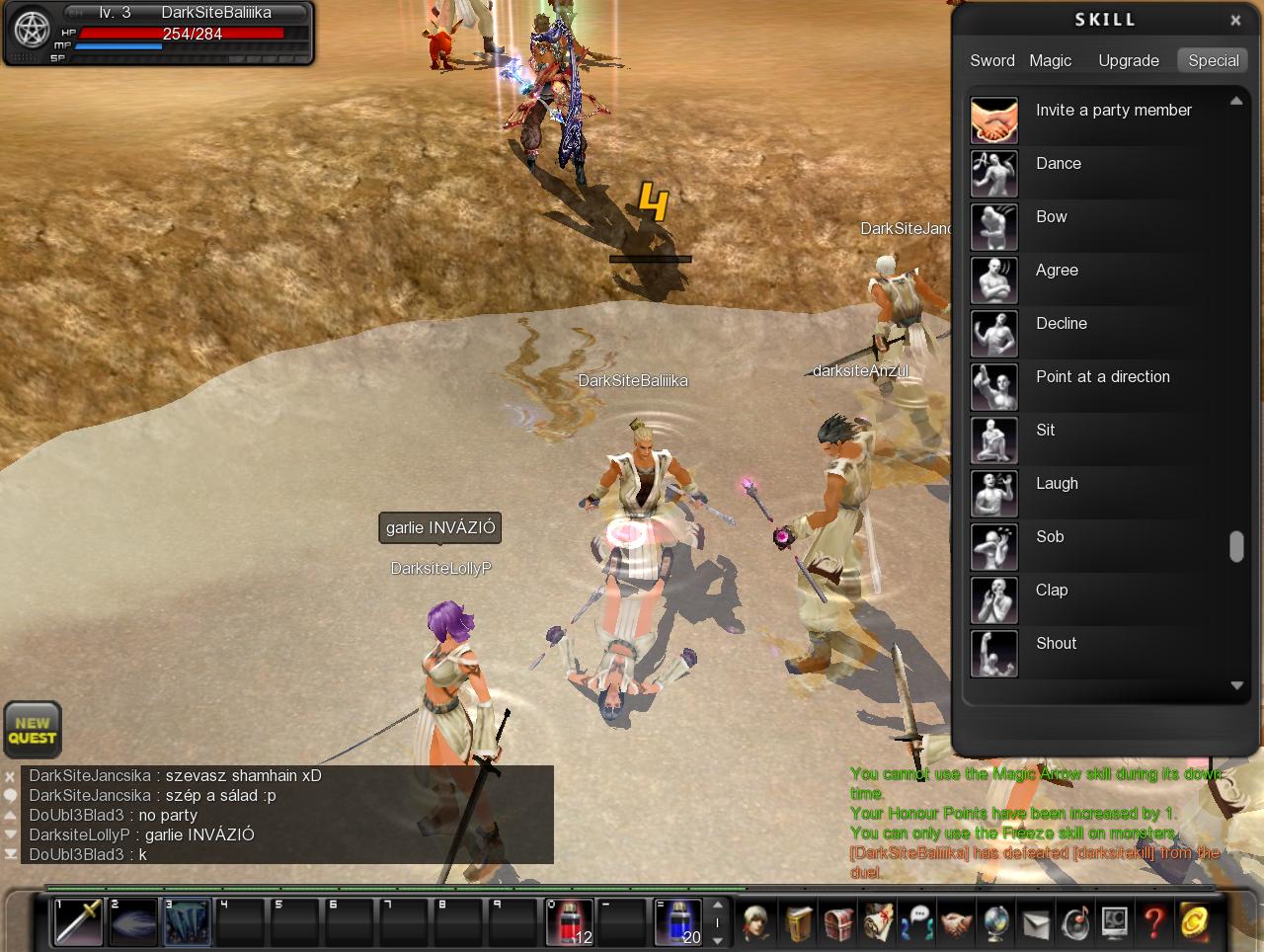Drink the blue mana potion

point(678,921)
